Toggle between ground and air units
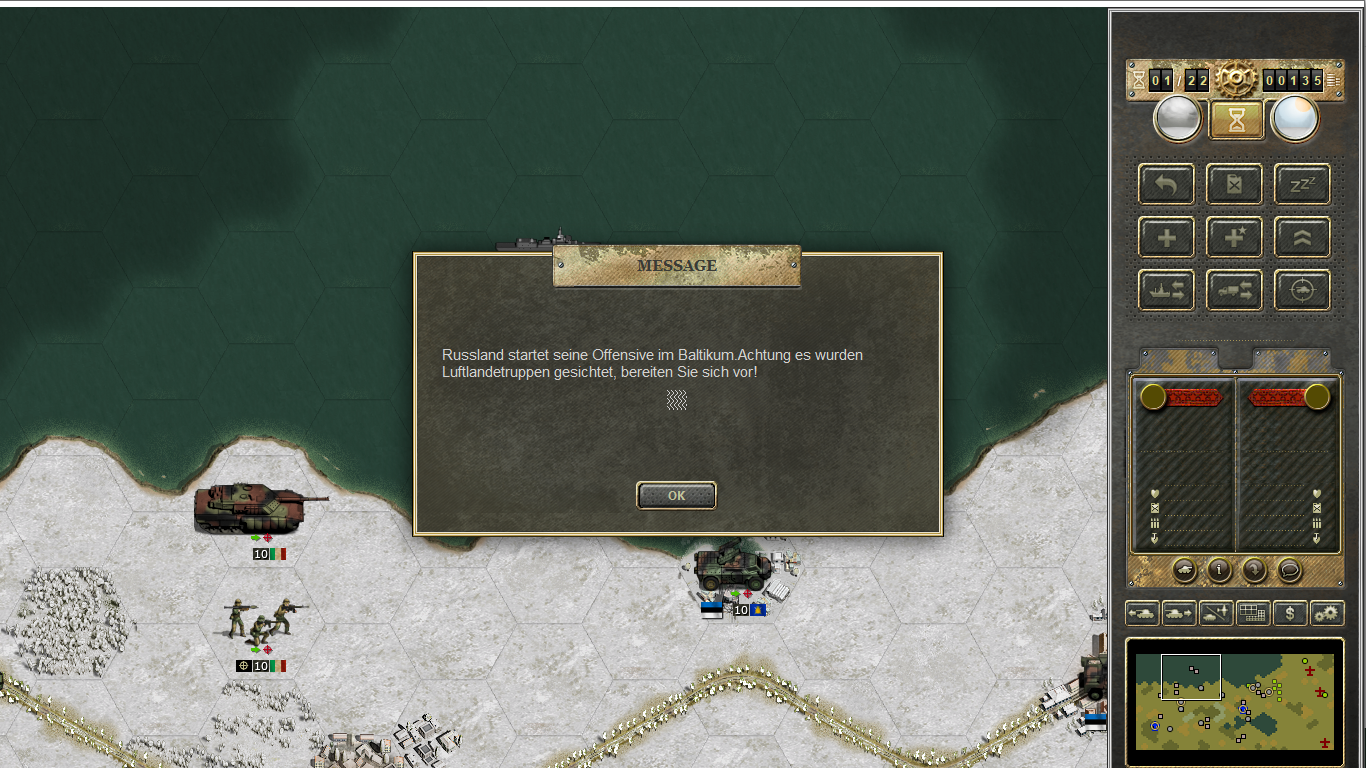The height and width of the screenshot is (768, 1366). [x=1215, y=613]
